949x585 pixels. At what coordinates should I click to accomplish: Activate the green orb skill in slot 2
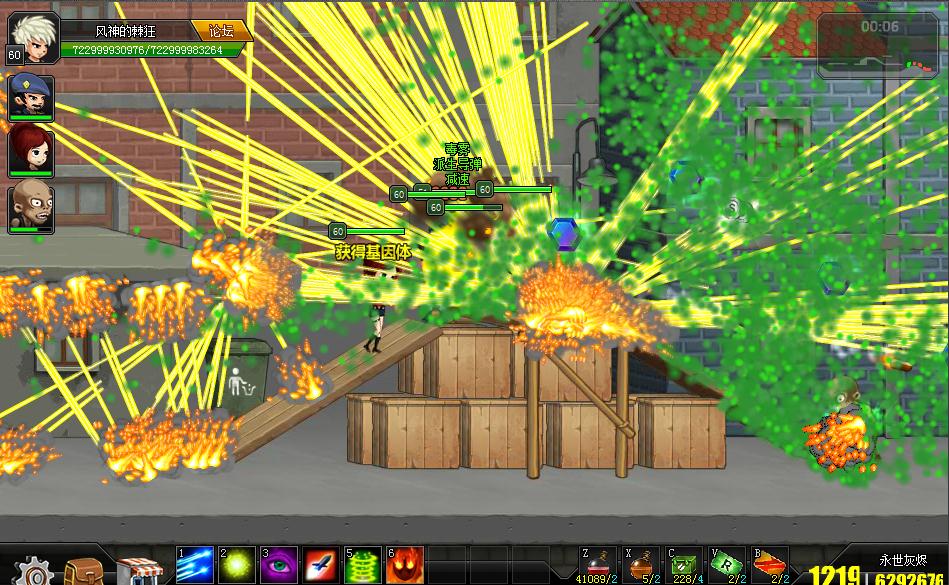[236, 566]
